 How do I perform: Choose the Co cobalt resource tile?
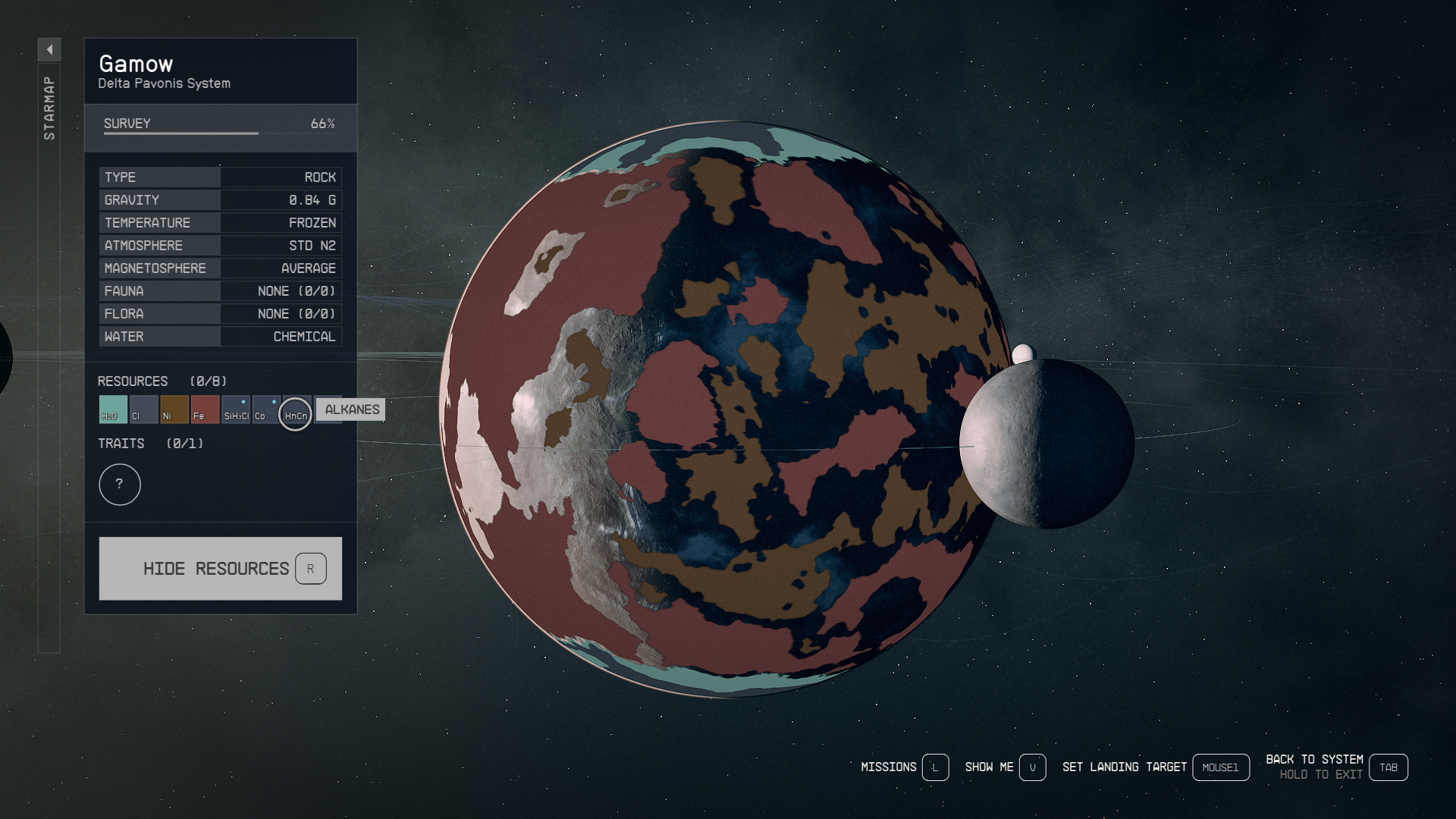coord(265,409)
